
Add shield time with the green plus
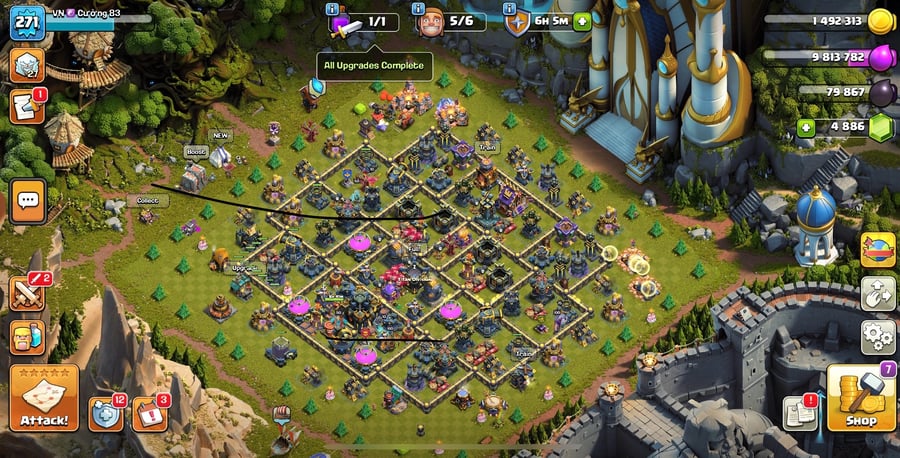tap(582, 22)
